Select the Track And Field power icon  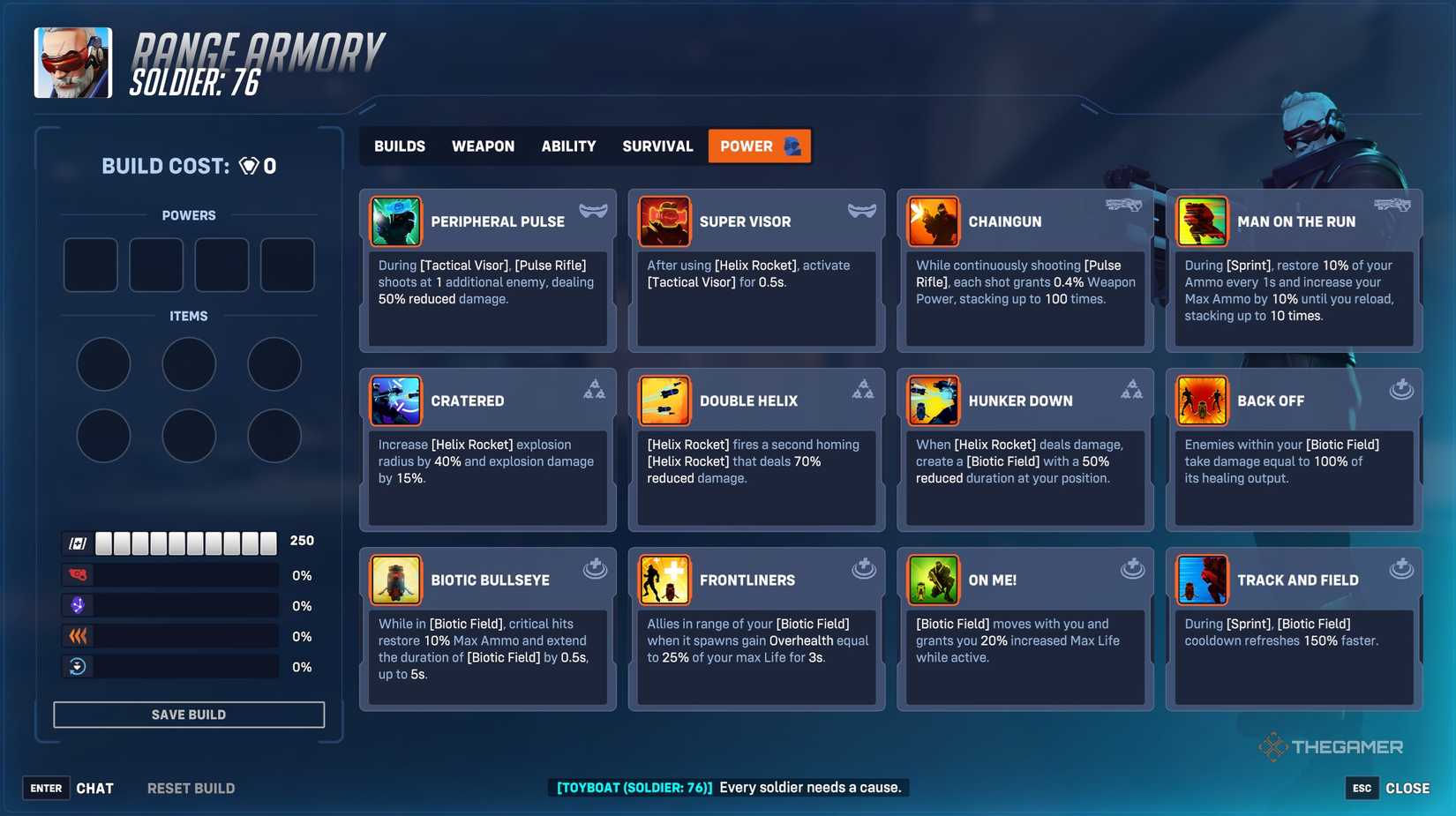(x=1202, y=580)
